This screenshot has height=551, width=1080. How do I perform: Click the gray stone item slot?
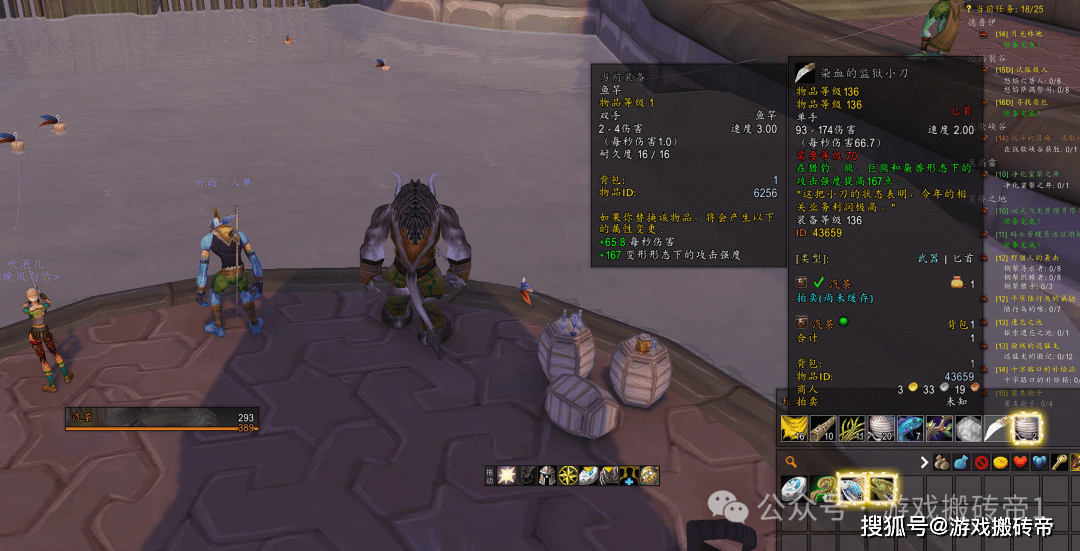[x=969, y=429]
